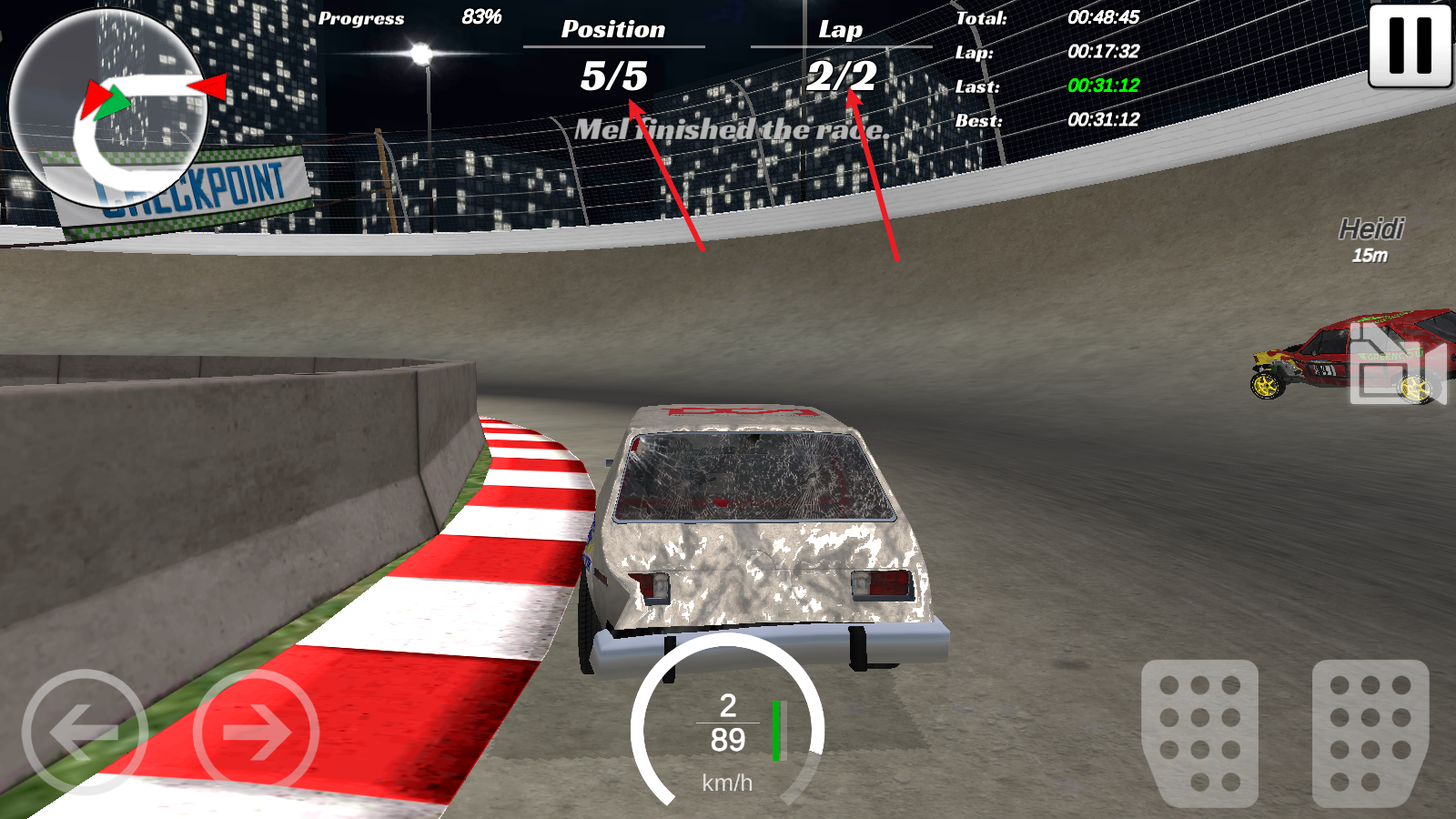Switch view with the camera icon
The image size is (1456, 819).
[x=1397, y=364]
